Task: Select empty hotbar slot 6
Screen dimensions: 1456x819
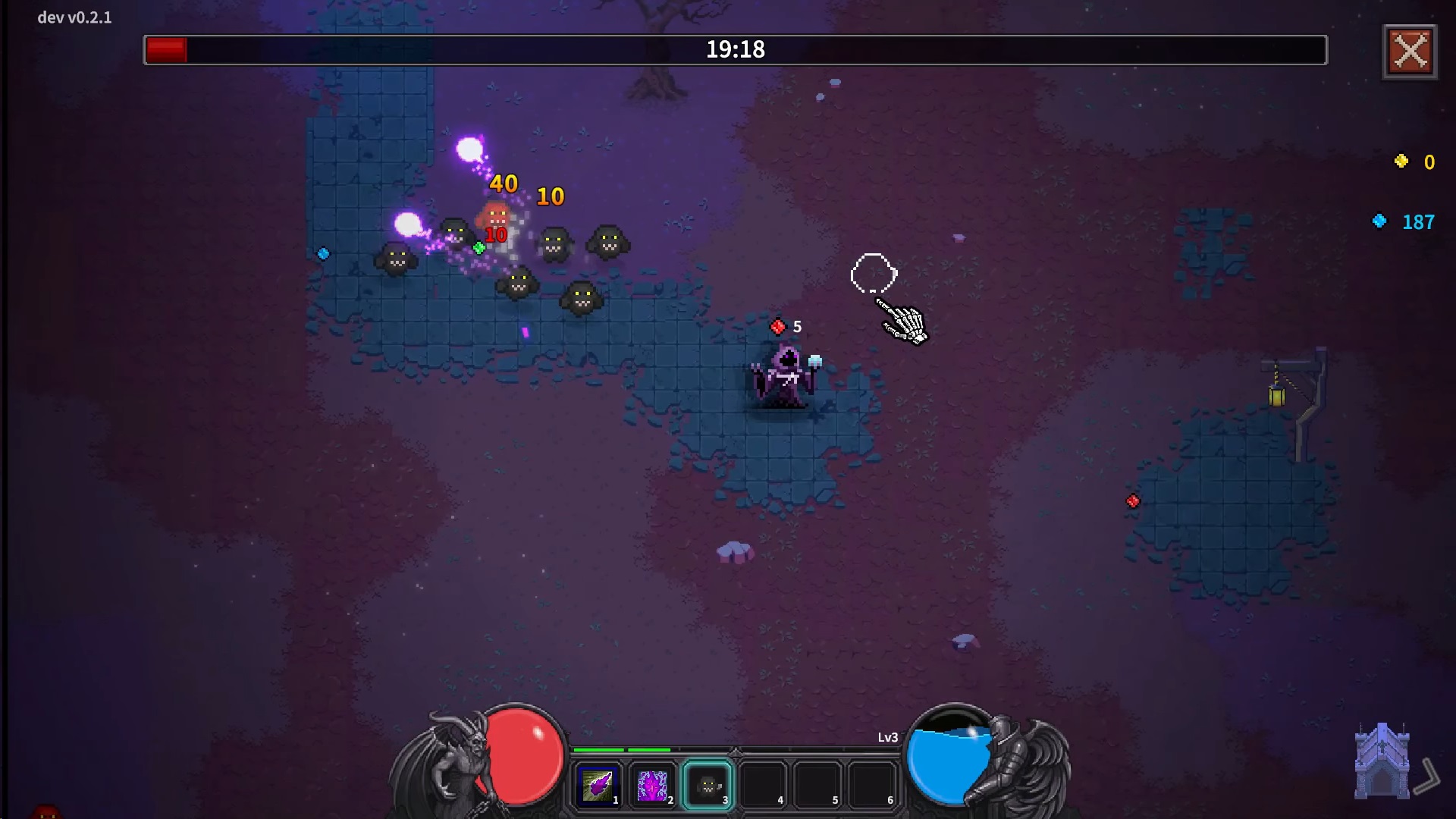Action: coord(872,786)
